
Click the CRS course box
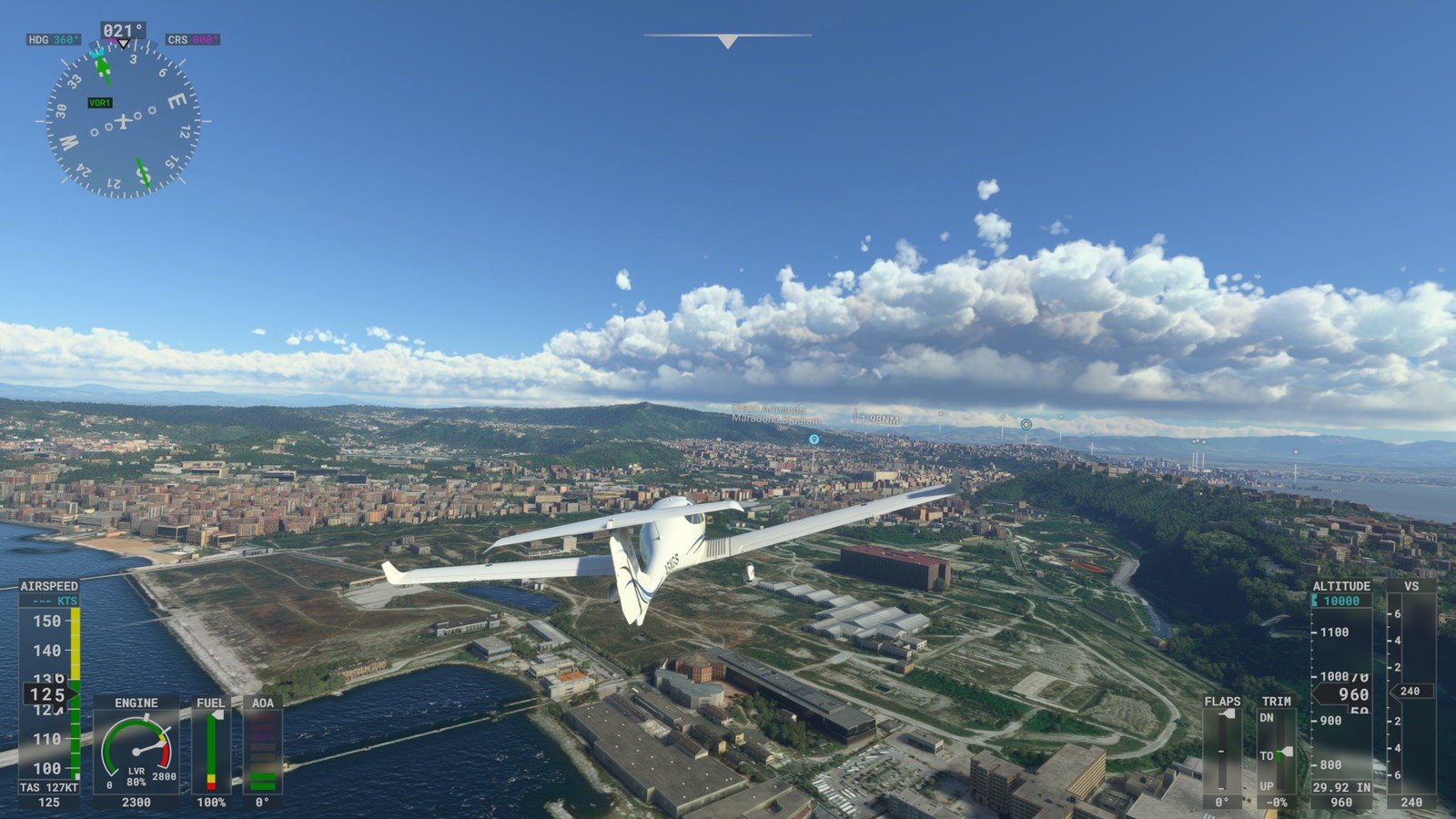(x=192, y=40)
